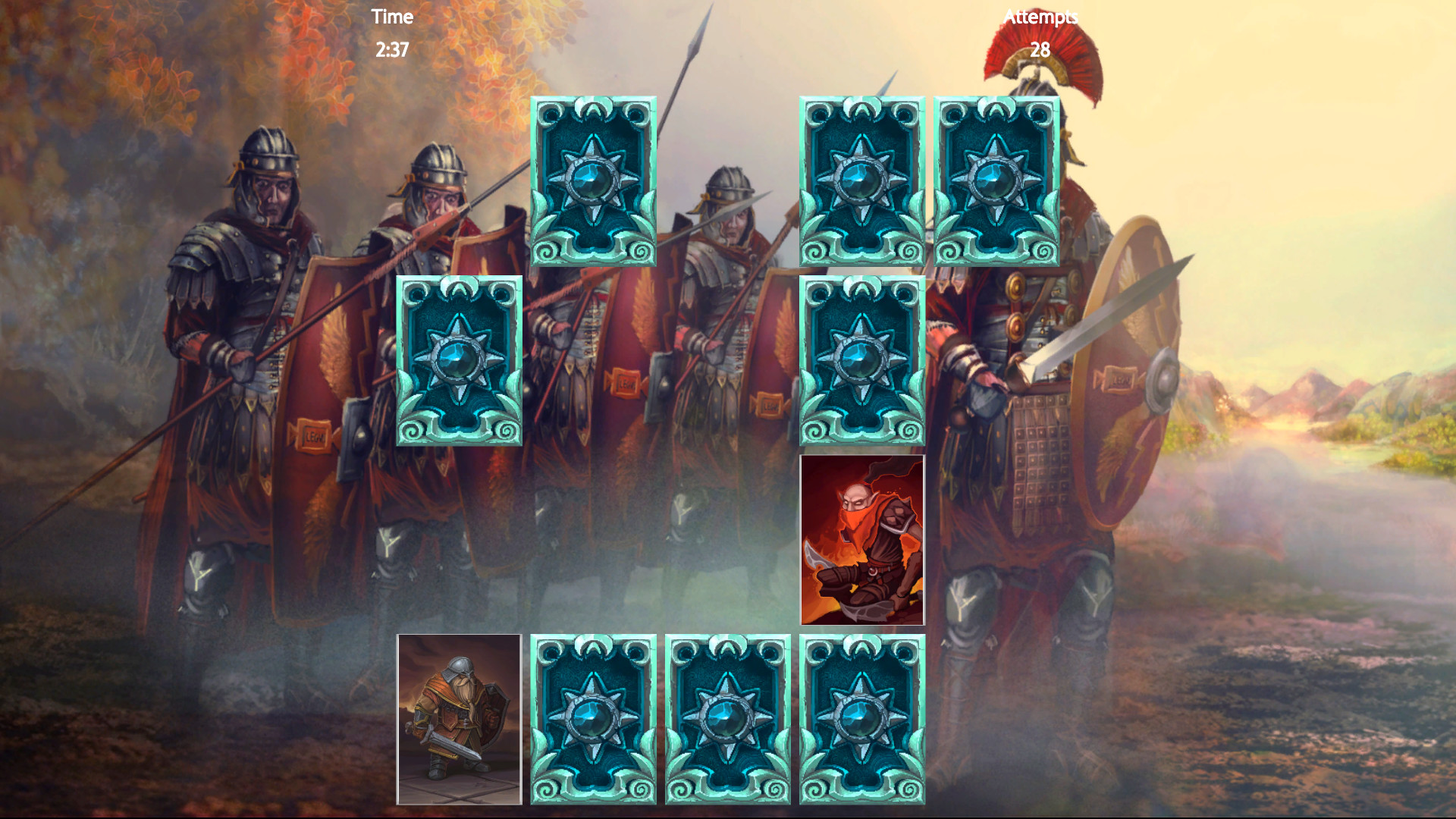Click the star emblem on top-left card
Viewport: 1456px width, 819px height.
(594, 180)
